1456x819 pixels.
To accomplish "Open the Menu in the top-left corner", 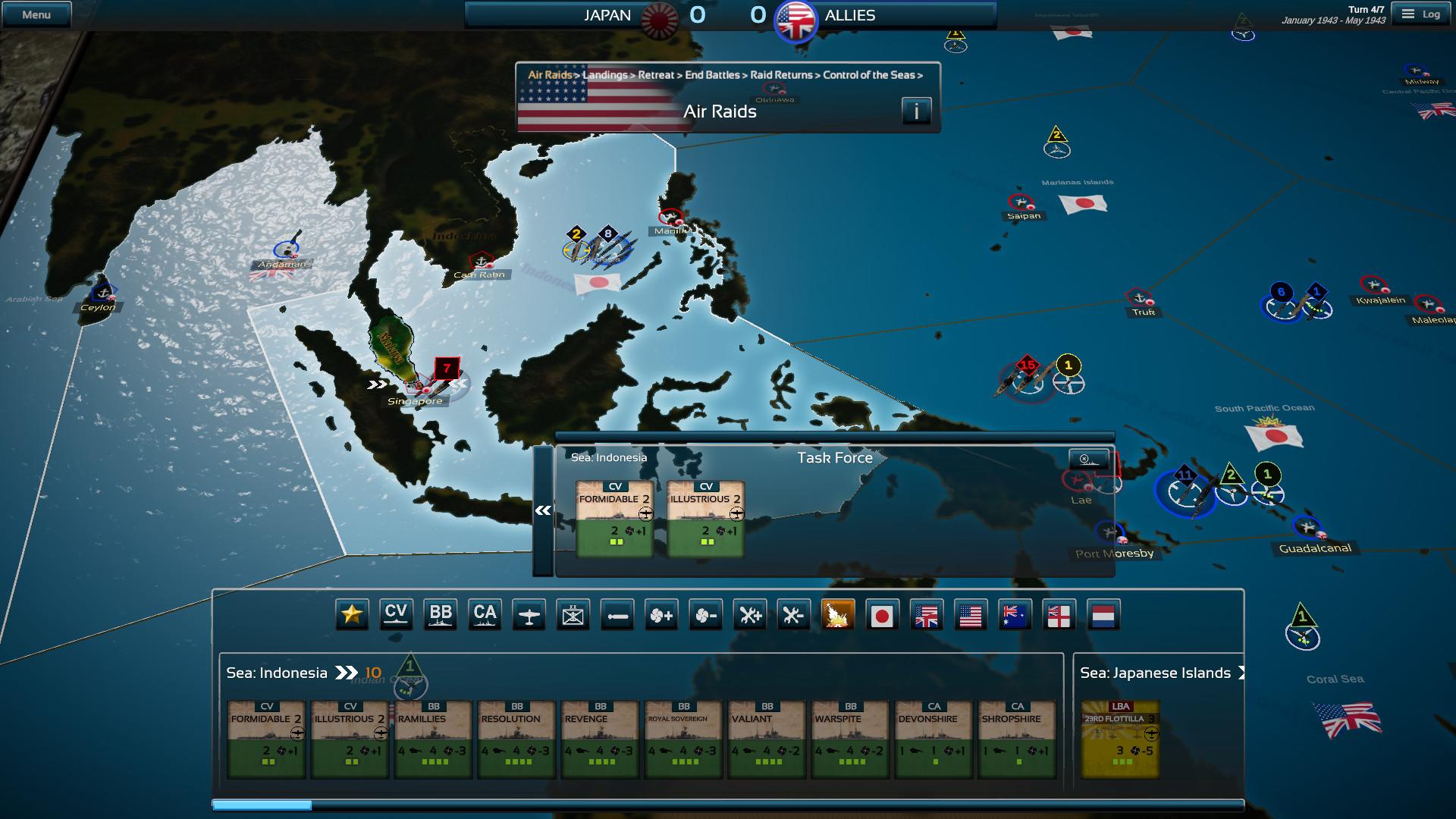I will click(x=36, y=13).
